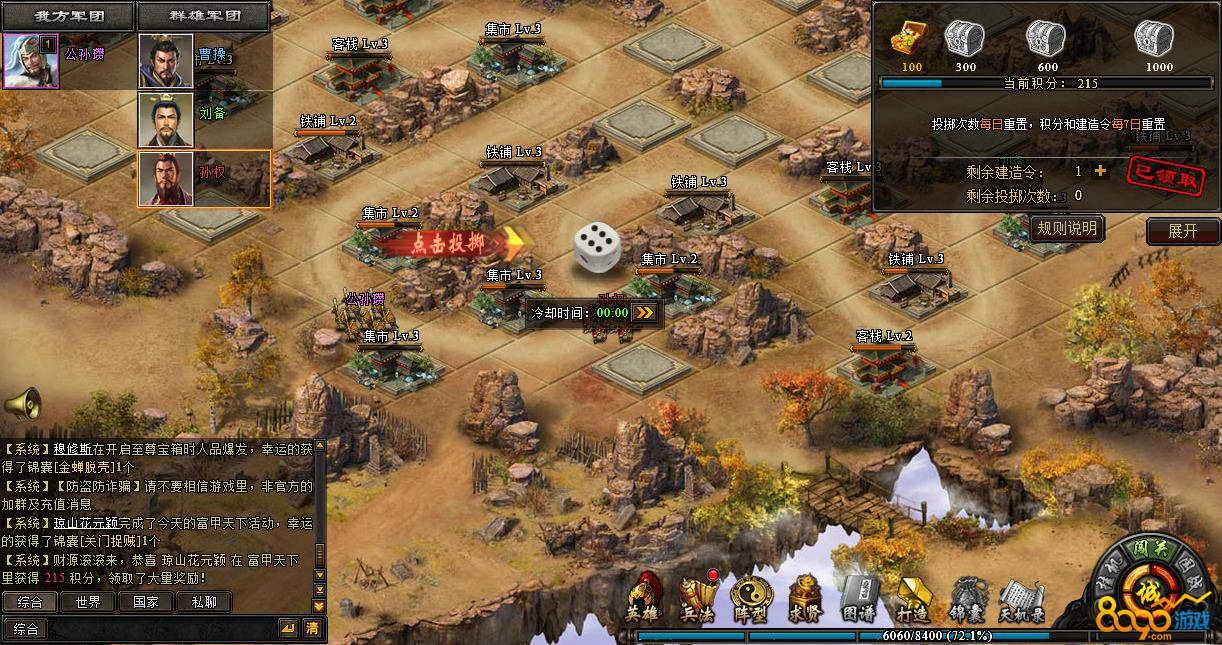Select the 曹操 general portrait

tap(166, 61)
